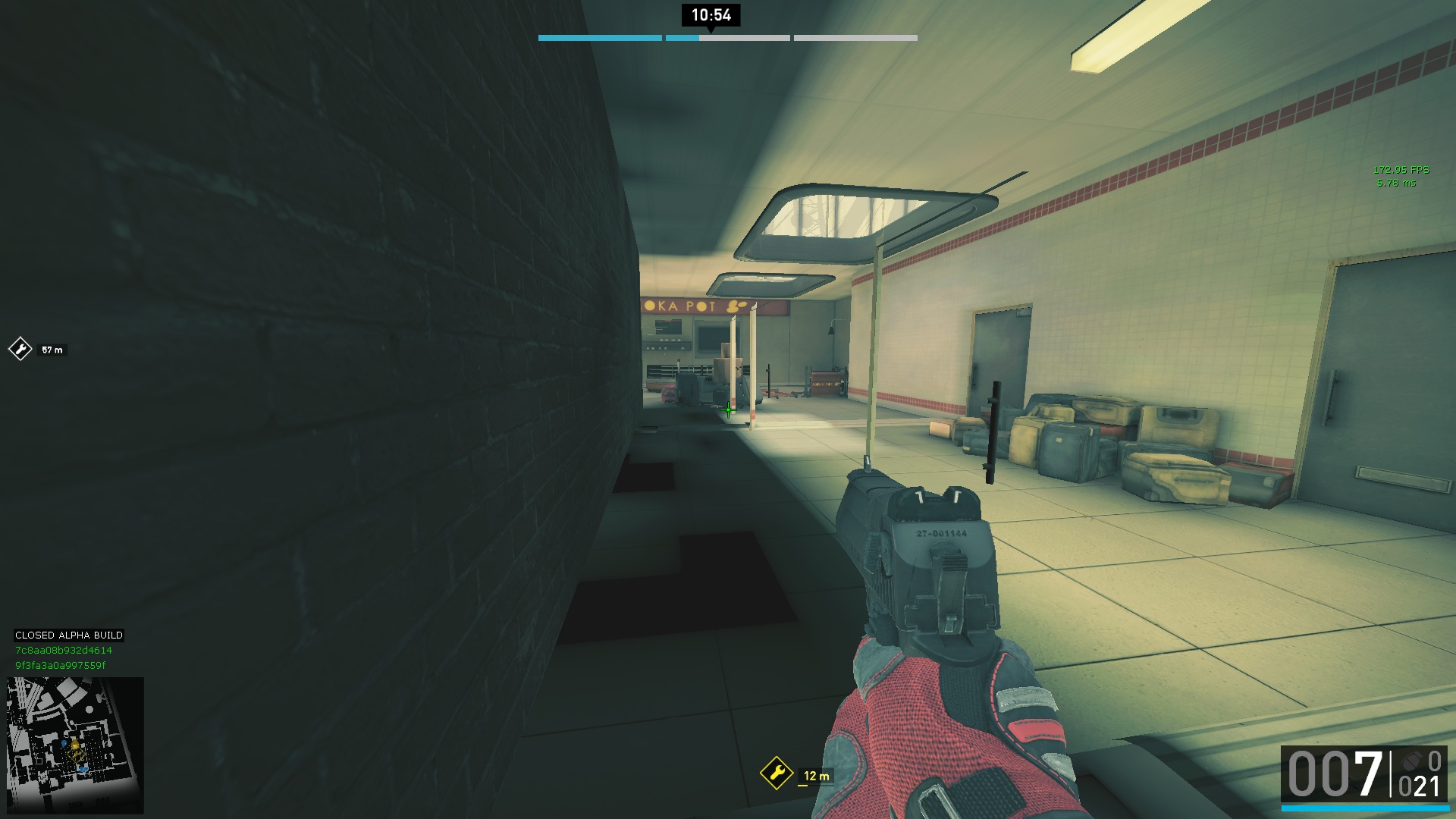
Task: Click the minimap in the corner
Action: pos(75,745)
